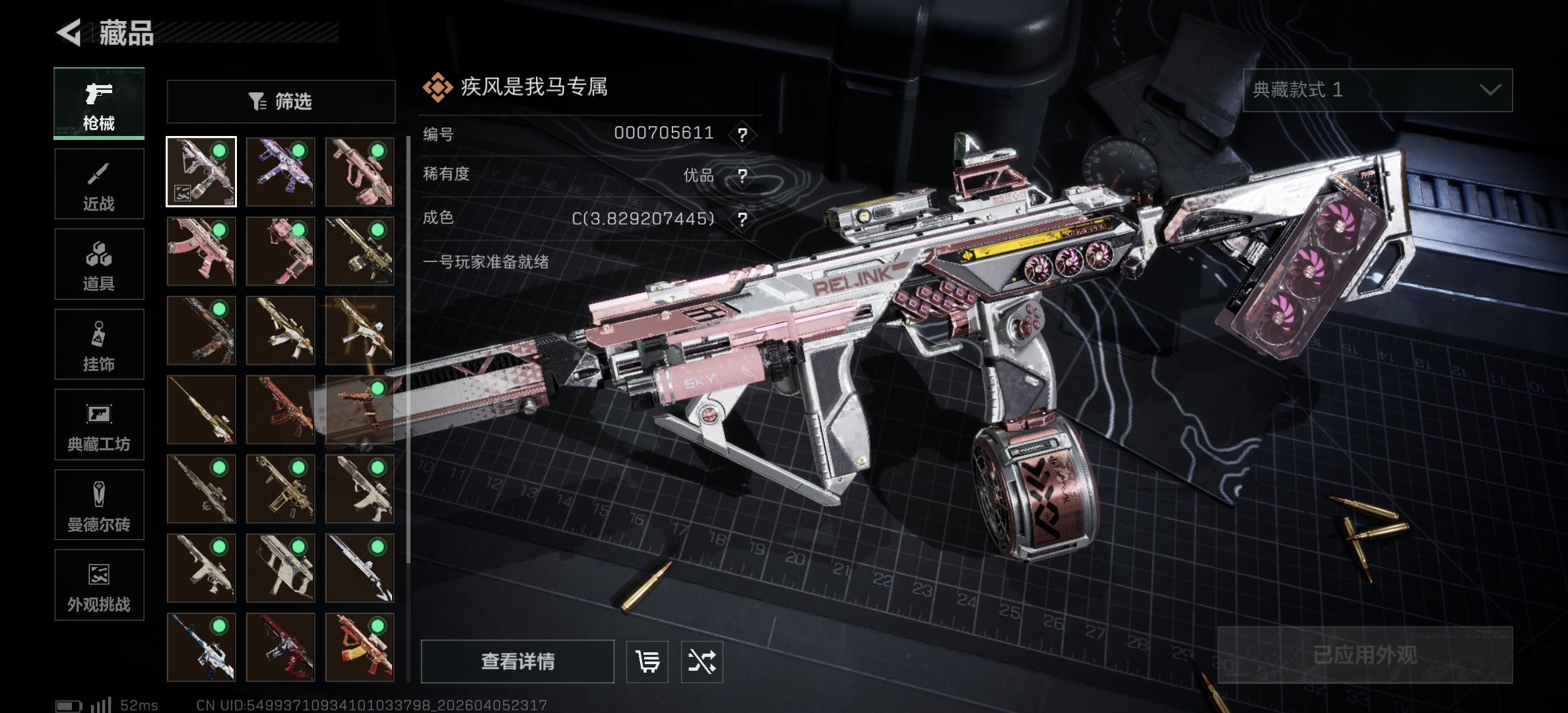This screenshot has width=1568, height=713.
Task: Click the question mark beside 成色
Action: 742,219
